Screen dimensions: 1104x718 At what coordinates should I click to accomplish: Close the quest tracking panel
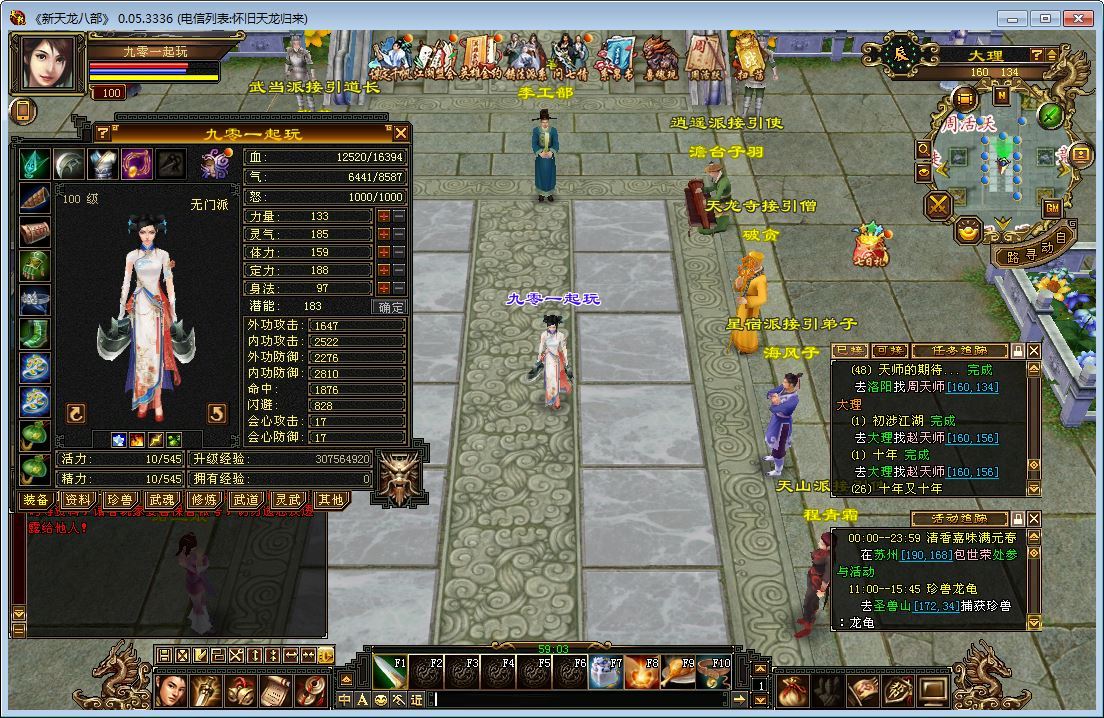[x=1034, y=351]
